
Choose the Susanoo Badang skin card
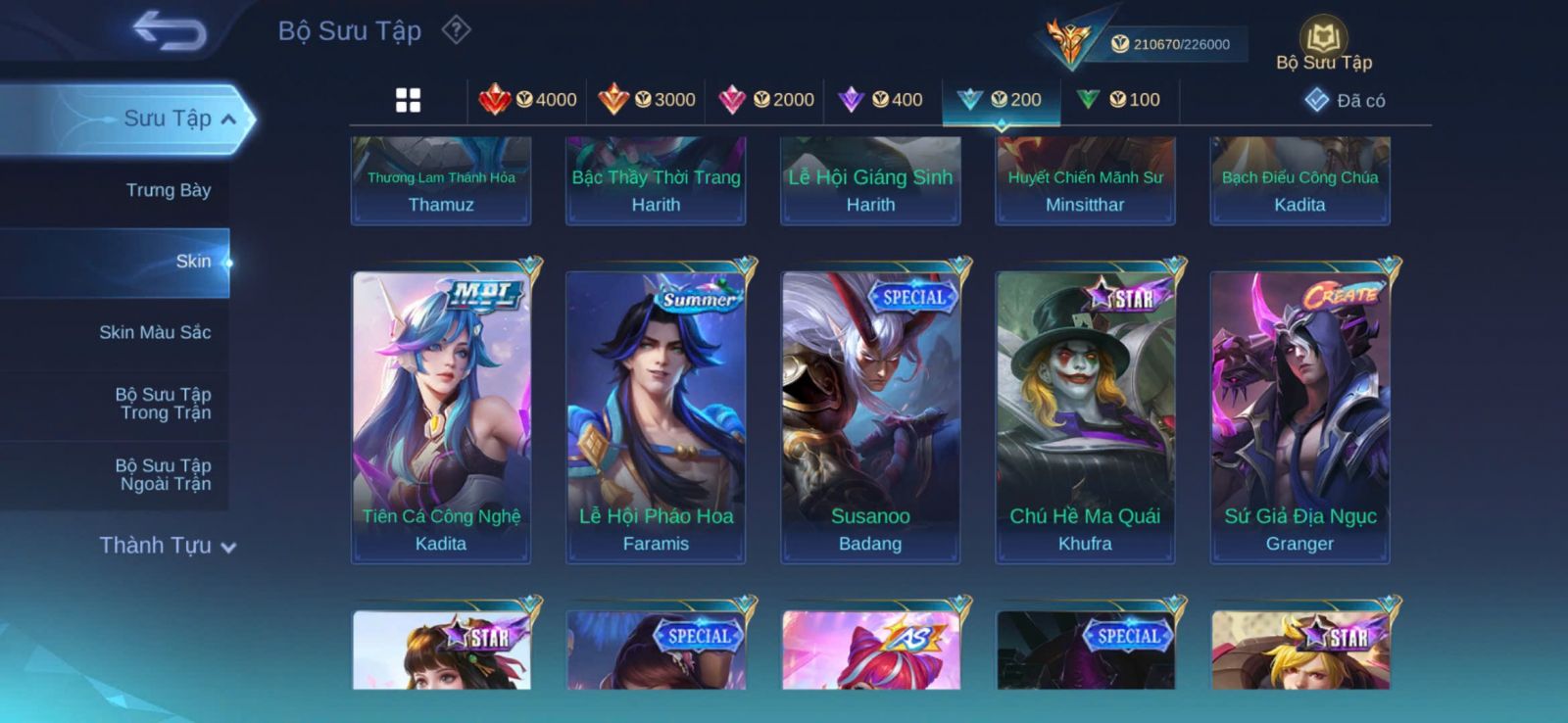pyautogui.click(x=870, y=416)
